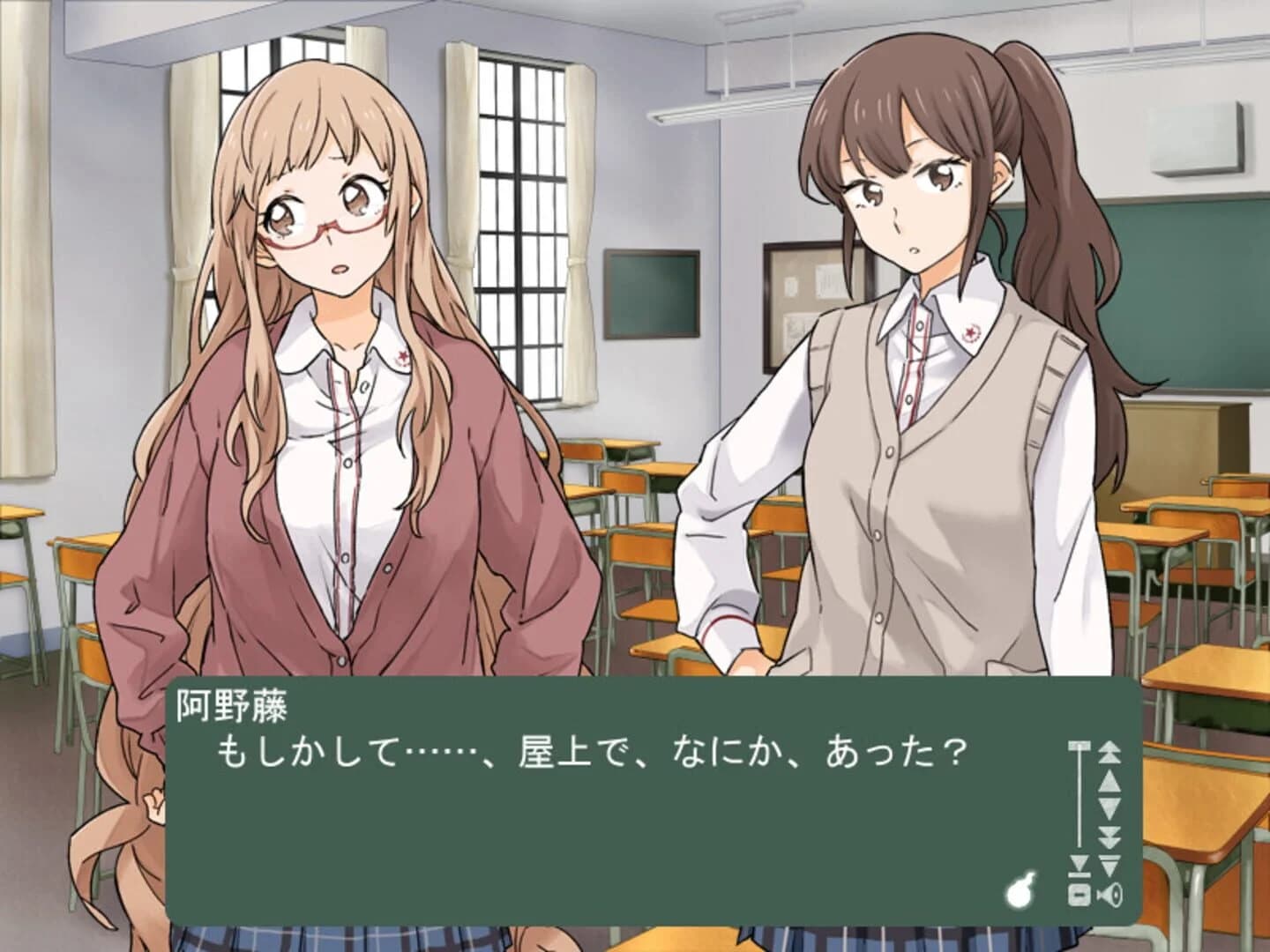This screenshot has width=1270, height=952.
Task: Click the skip-to-newest triangle-over-line icon
Action: click(x=1109, y=863)
